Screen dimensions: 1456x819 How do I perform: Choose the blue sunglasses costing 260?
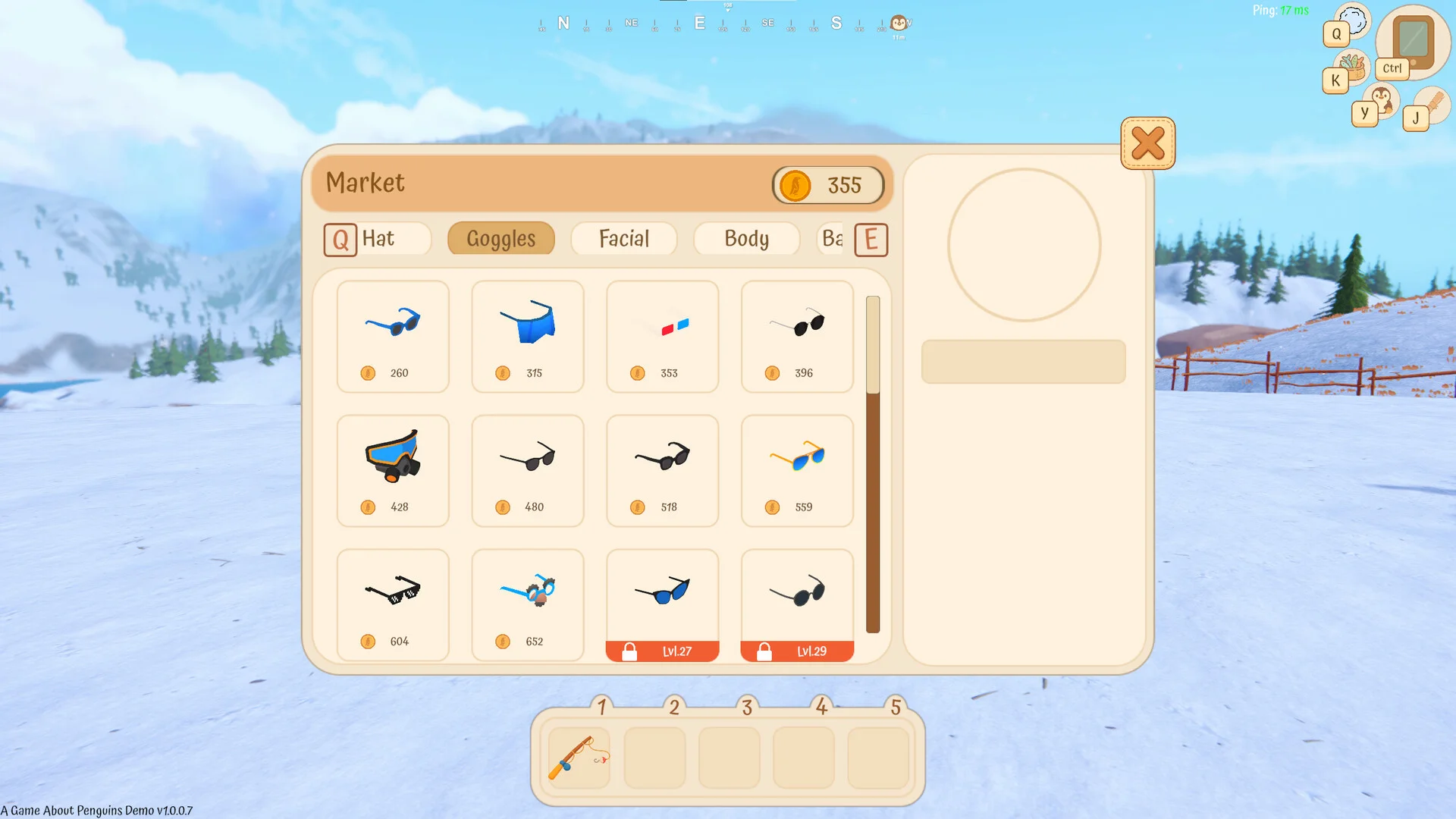393,336
